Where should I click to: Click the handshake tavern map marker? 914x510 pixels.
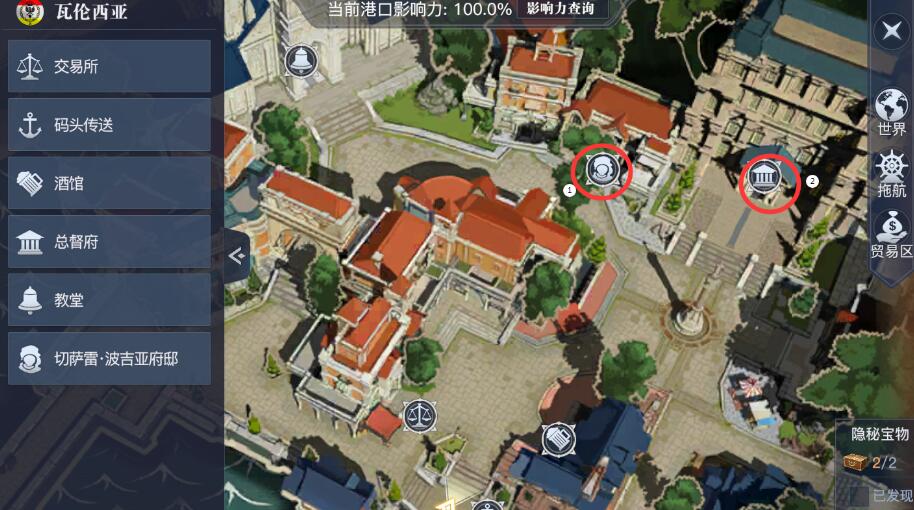(x=558, y=438)
